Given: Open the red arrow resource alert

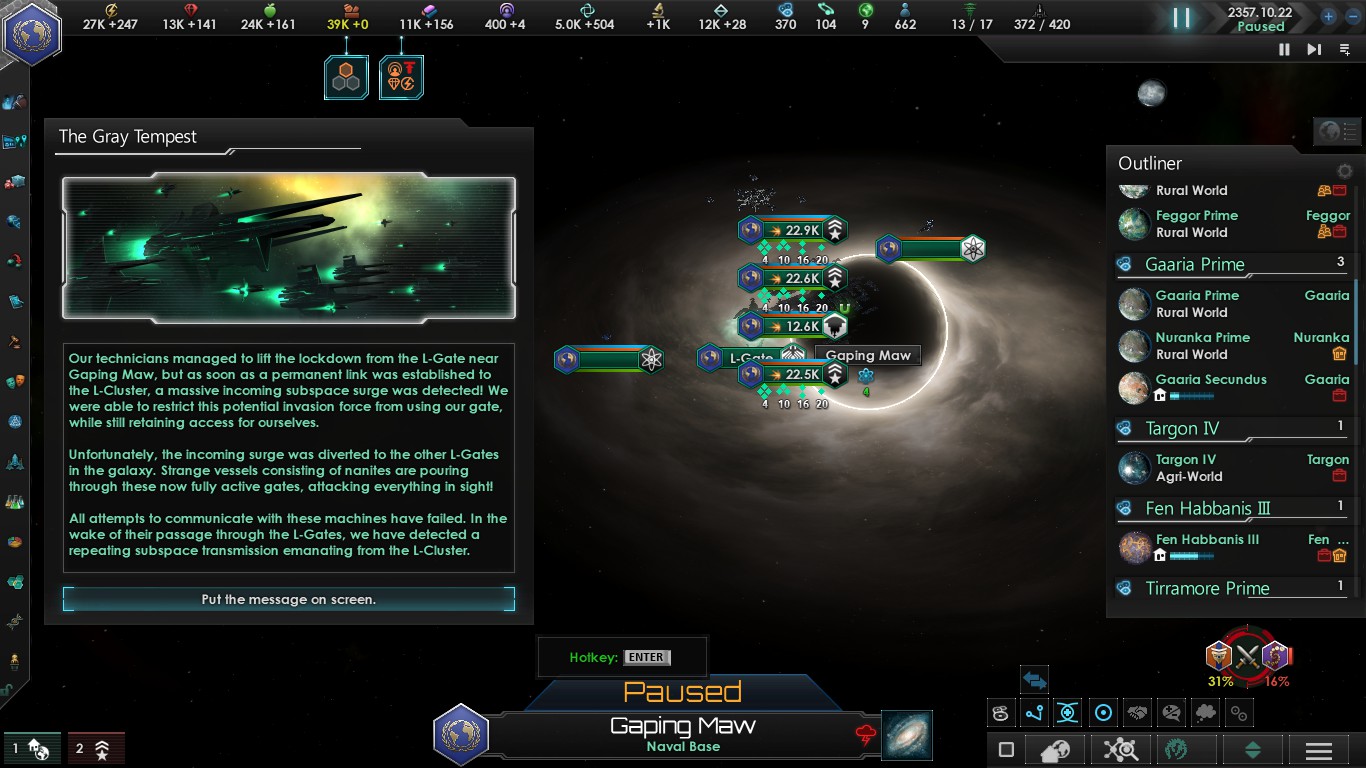Looking at the screenshot, I should (401, 77).
